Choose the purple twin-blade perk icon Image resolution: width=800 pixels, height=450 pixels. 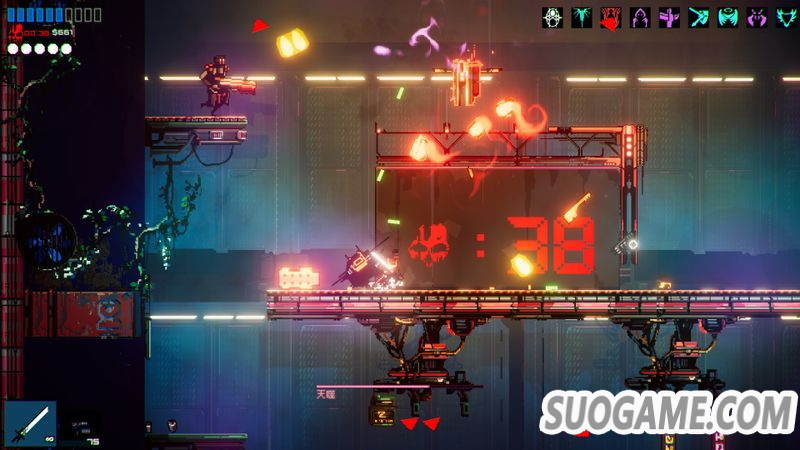[x=757, y=17]
